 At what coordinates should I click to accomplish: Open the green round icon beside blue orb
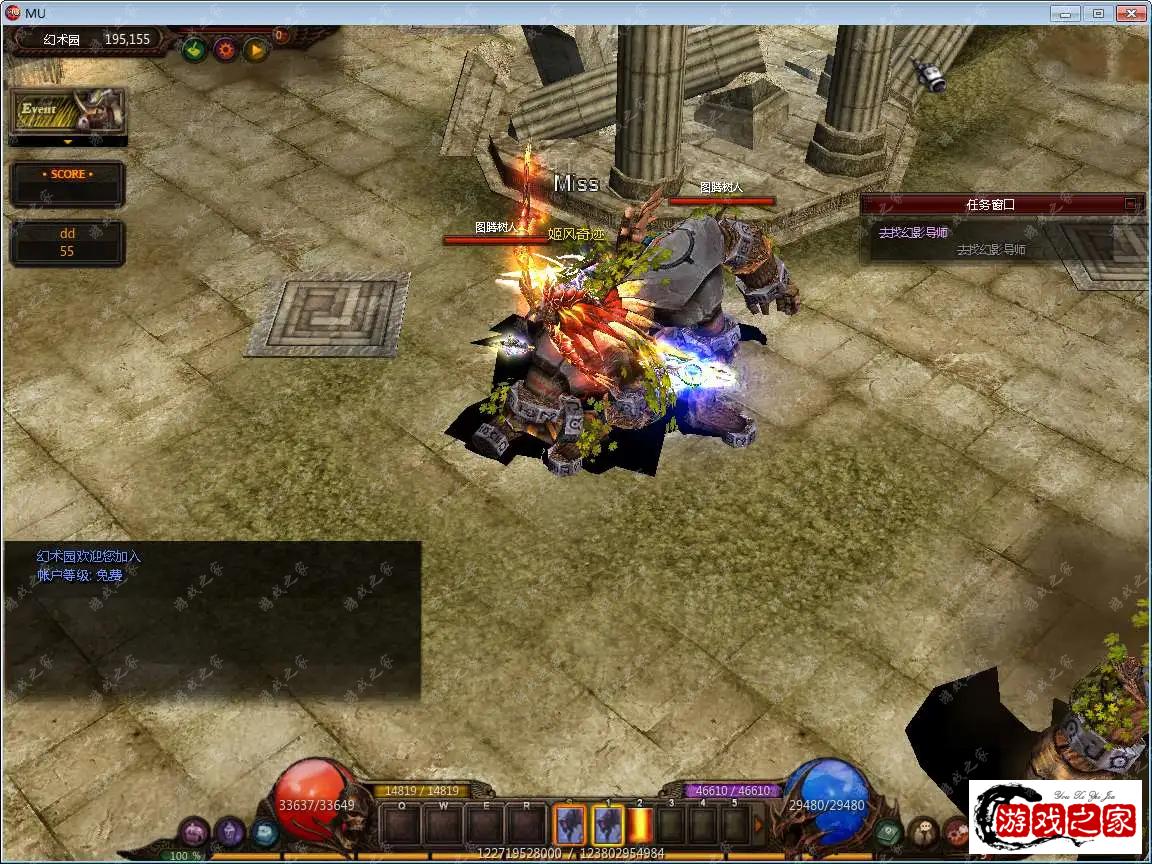[888, 831]
